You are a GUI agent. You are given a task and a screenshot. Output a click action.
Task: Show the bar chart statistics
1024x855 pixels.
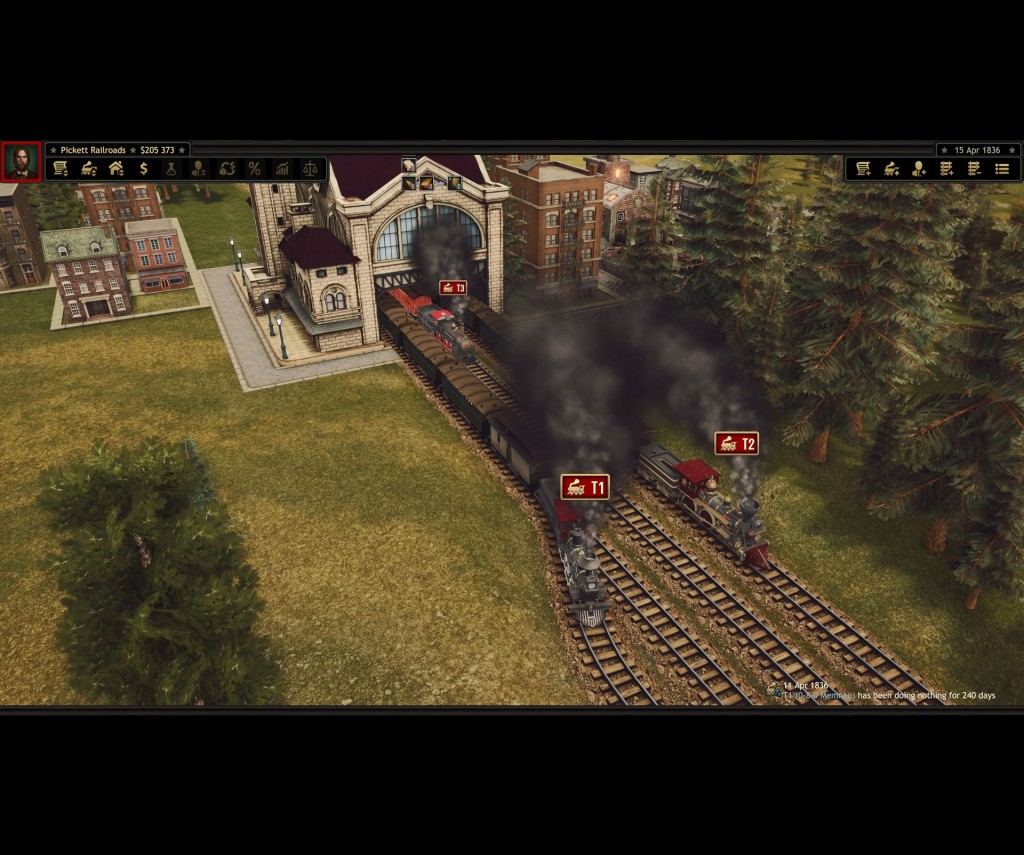coord(282,169)
